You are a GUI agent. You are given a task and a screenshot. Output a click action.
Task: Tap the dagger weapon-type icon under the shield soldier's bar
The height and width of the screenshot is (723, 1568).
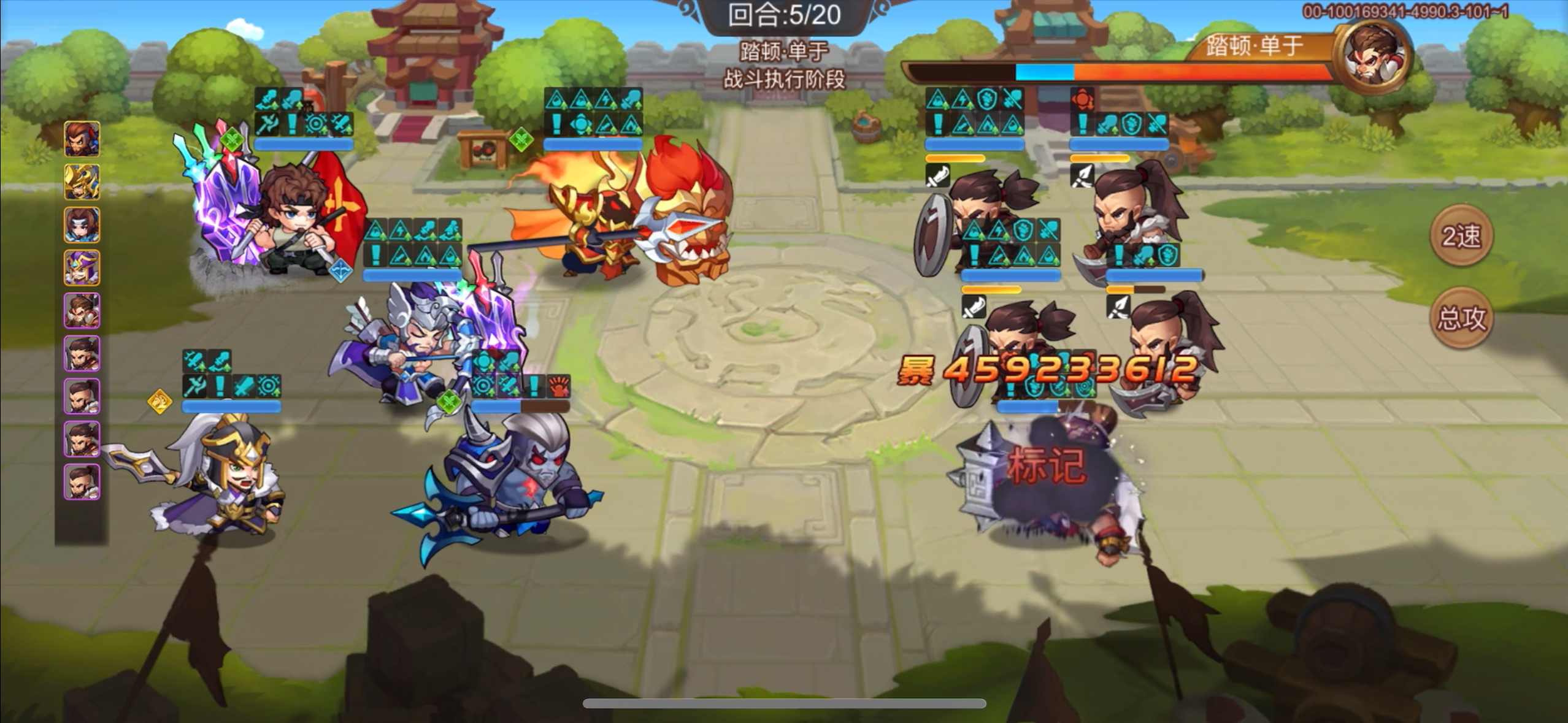tap(937, 177)
